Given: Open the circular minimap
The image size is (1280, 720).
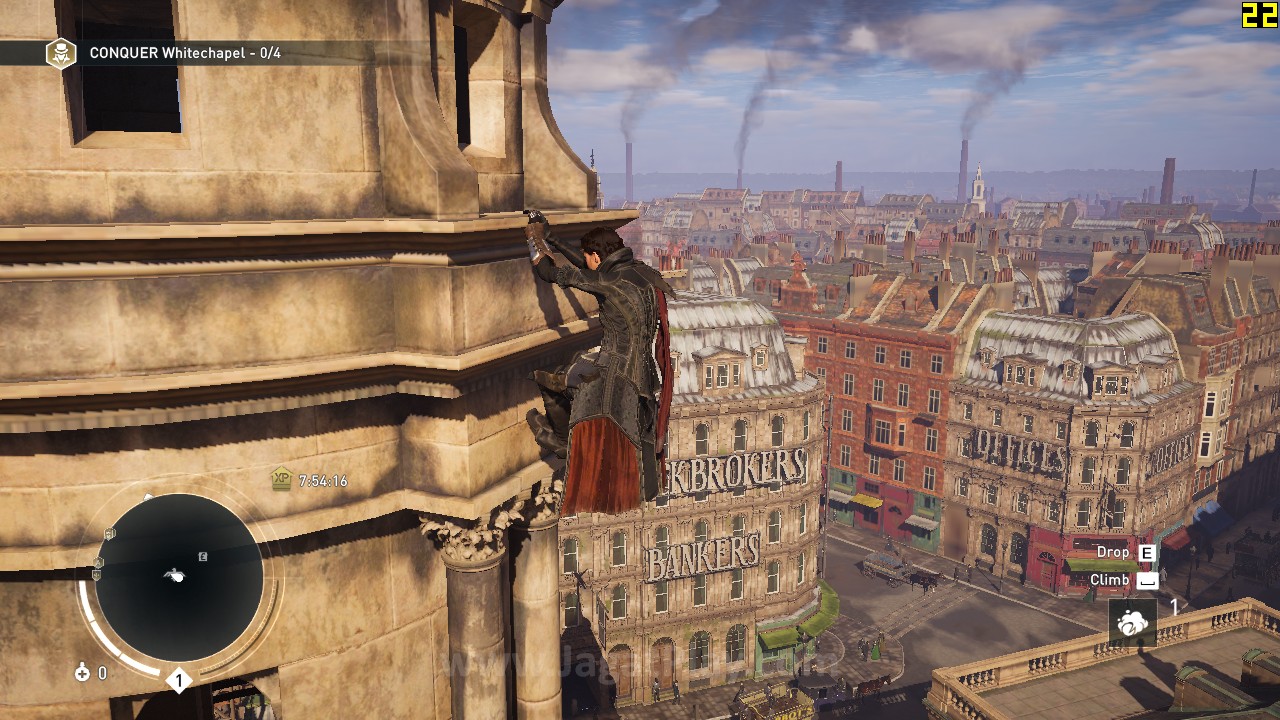Looking at the screenshot, I should (x=179, y=577).
